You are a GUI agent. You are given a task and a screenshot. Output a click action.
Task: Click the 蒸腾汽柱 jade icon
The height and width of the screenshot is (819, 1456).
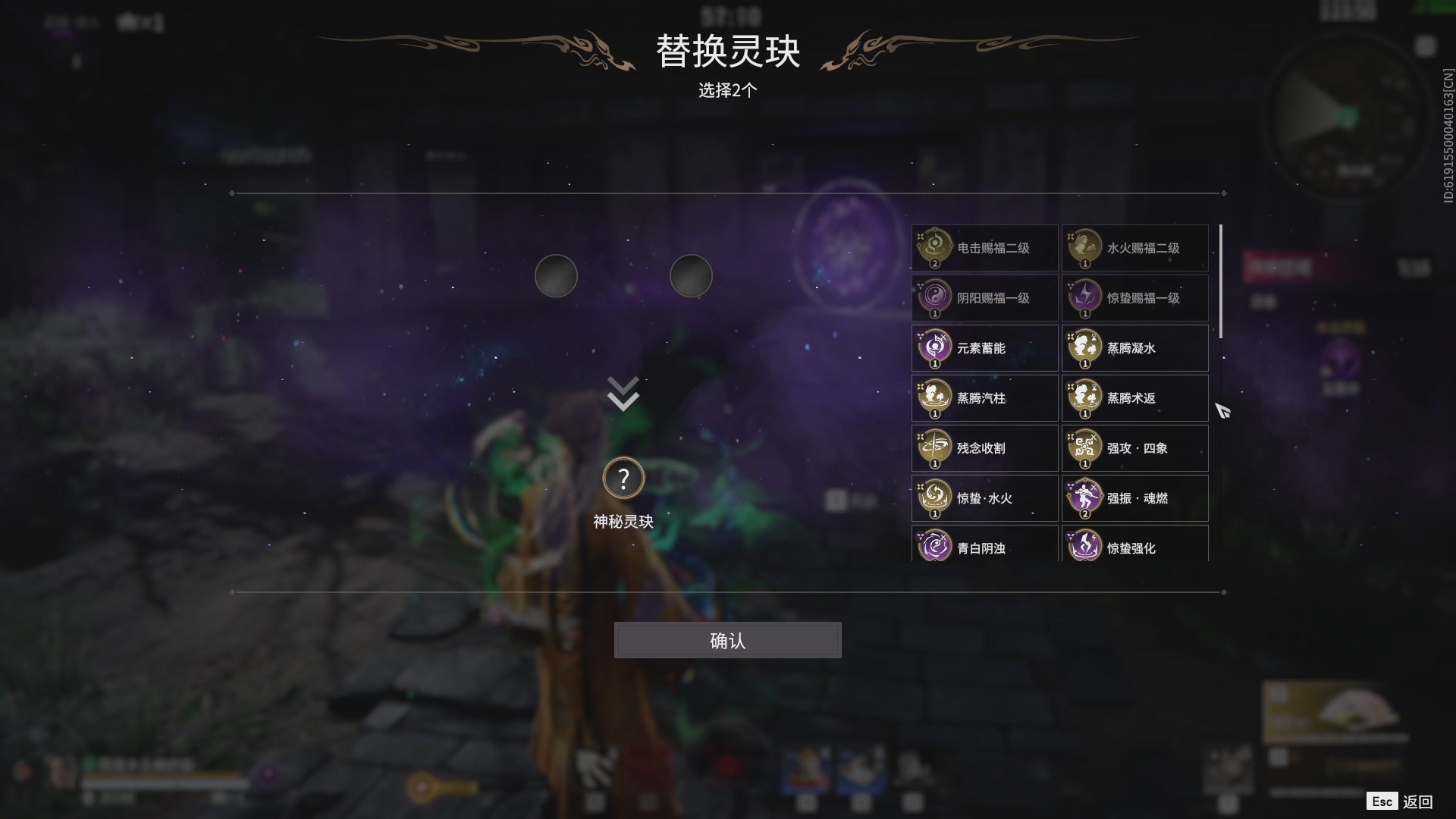coord(935,397)
